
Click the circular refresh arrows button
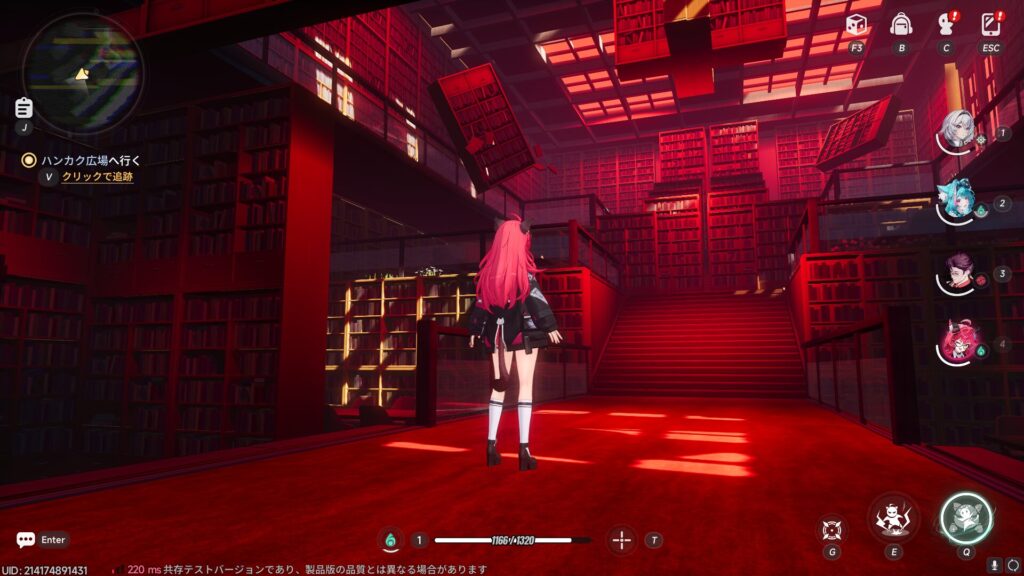(1012, 565)
